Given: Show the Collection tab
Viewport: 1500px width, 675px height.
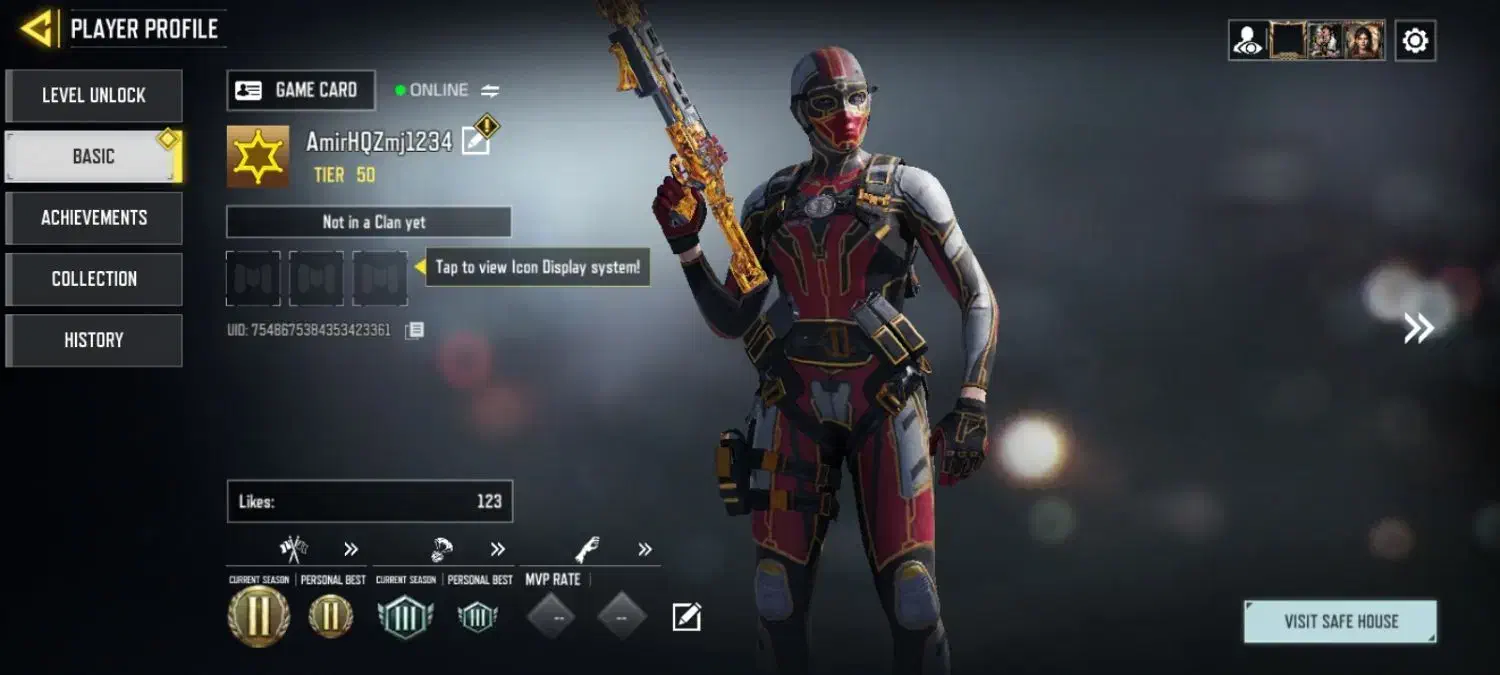Looking at the screenshot, I should [94, 279].
